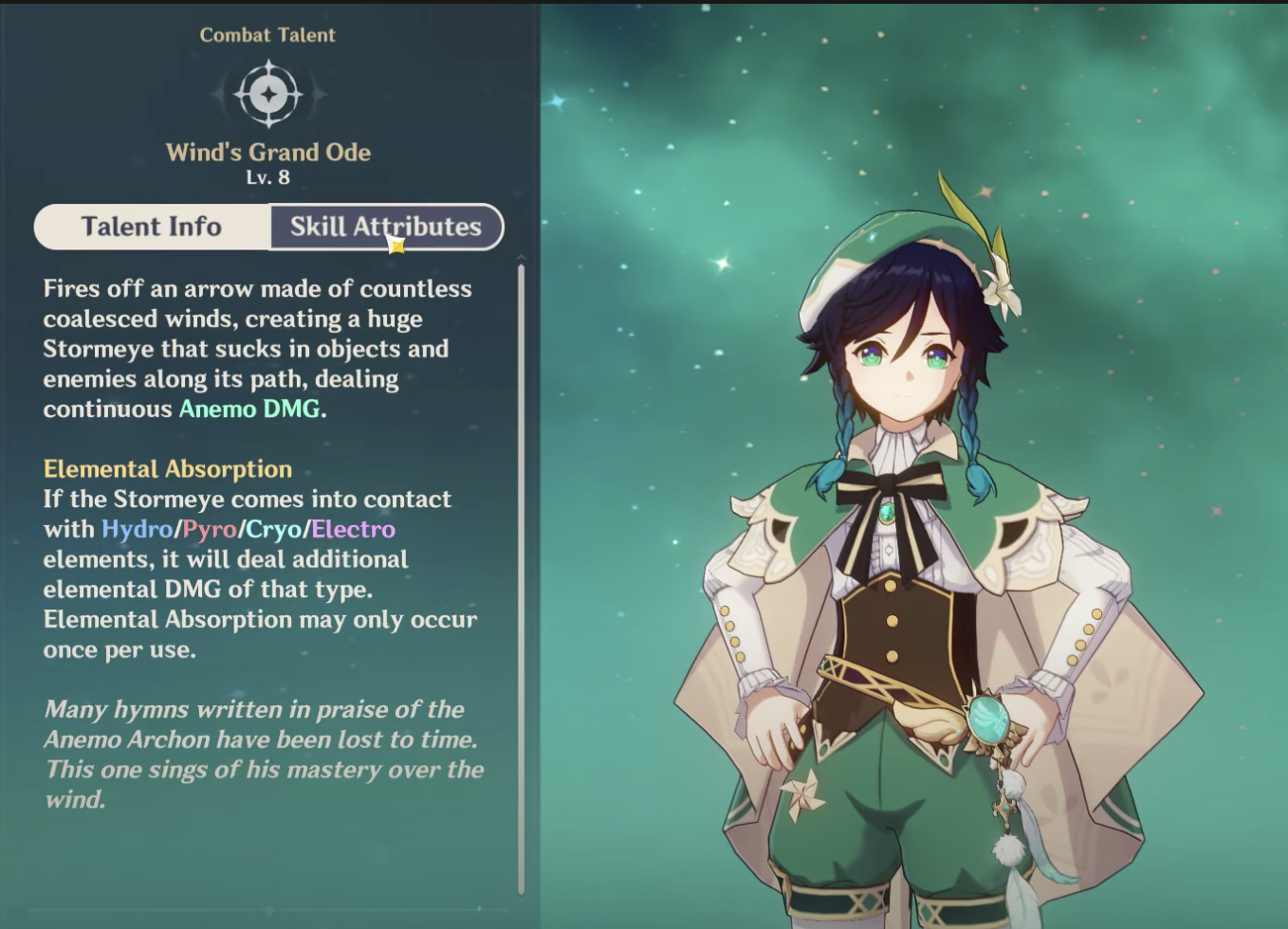Switch to the Talent Info tab
The image size is (1288, 929).
pos(152,228)
